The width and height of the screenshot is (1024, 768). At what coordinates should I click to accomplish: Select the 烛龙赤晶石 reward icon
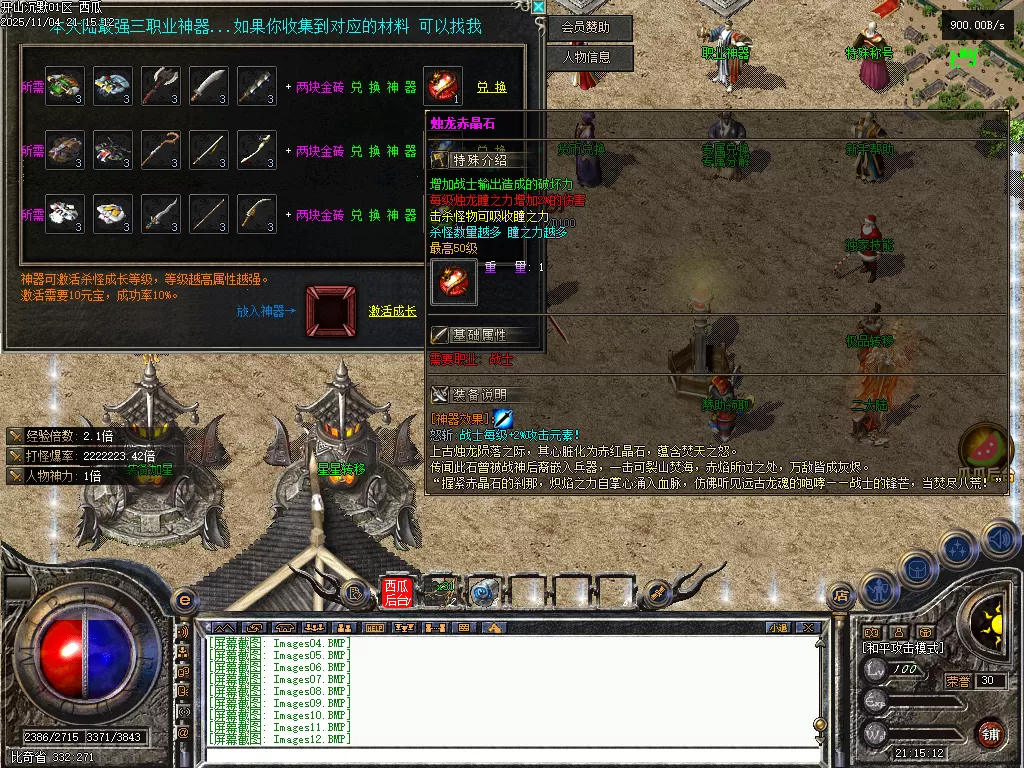click(x=443, y=86)
